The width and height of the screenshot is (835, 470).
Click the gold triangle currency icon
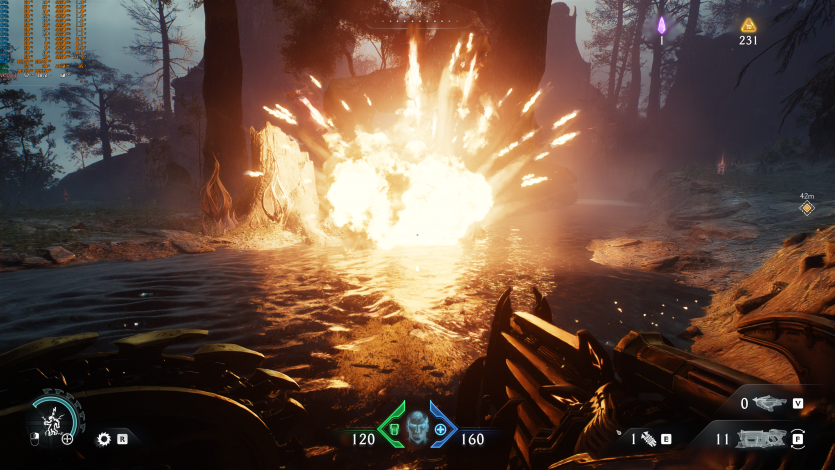748,25
